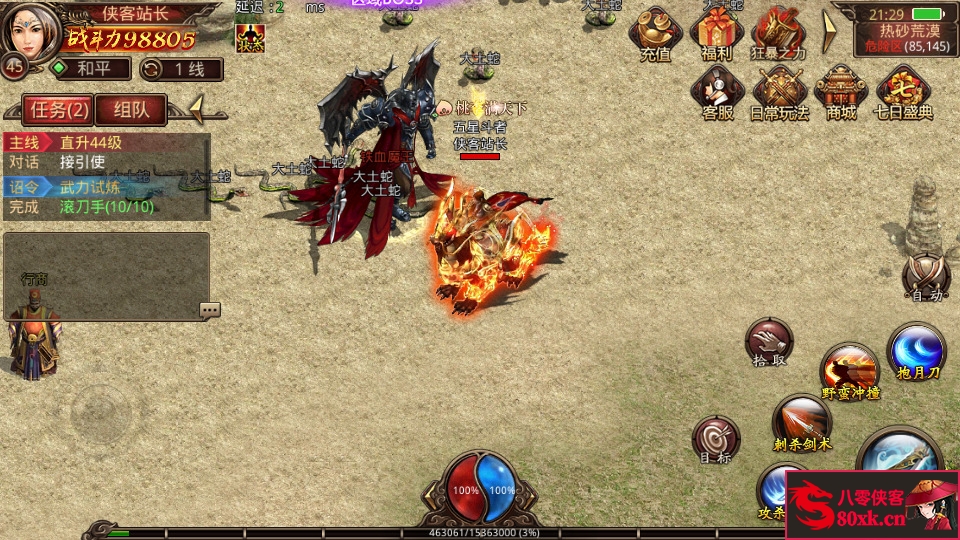Open the 商城 shop
Image resolution: width=960 pixels, height=540 pixels.
pyautogui.click(x=841, y=92)
